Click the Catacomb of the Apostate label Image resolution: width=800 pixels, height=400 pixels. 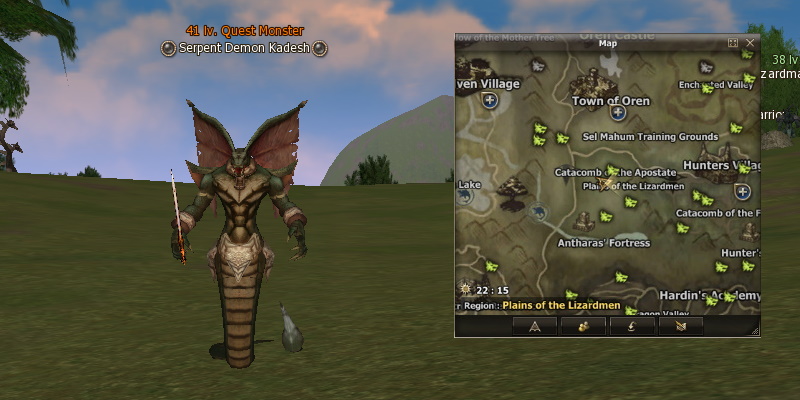(601, 172)
